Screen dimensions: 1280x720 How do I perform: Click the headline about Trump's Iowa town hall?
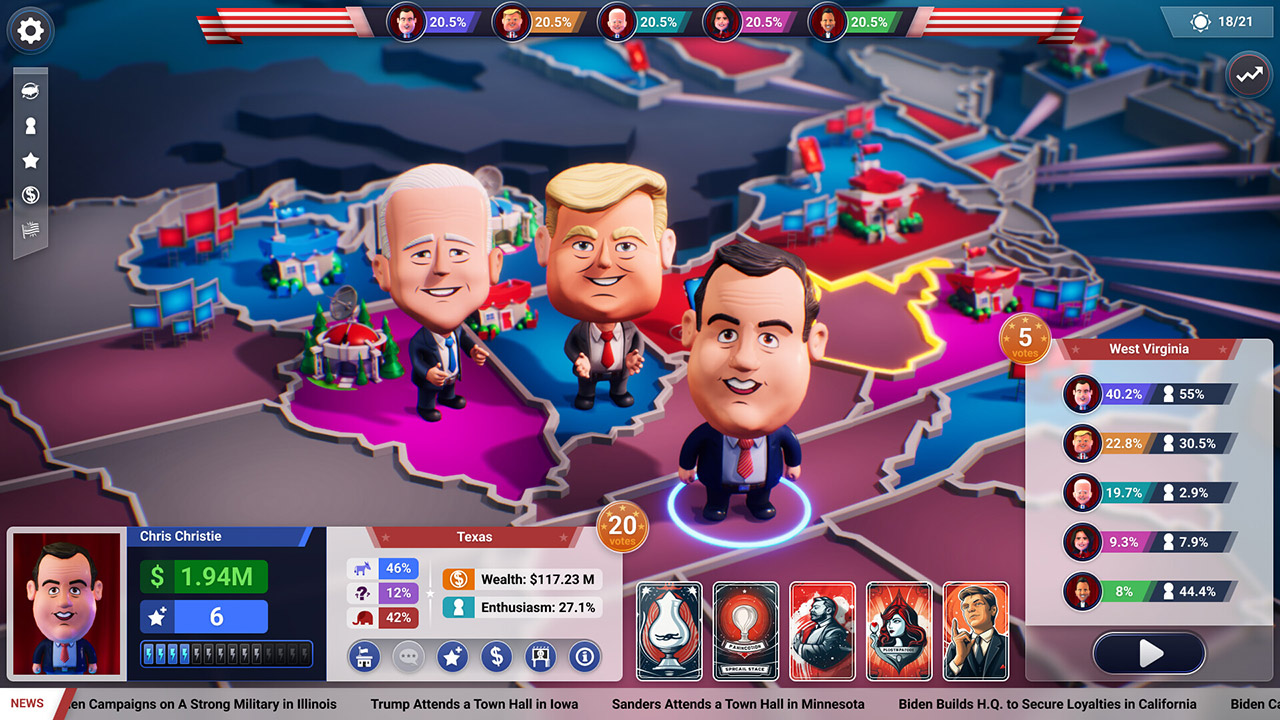[474, 704]
